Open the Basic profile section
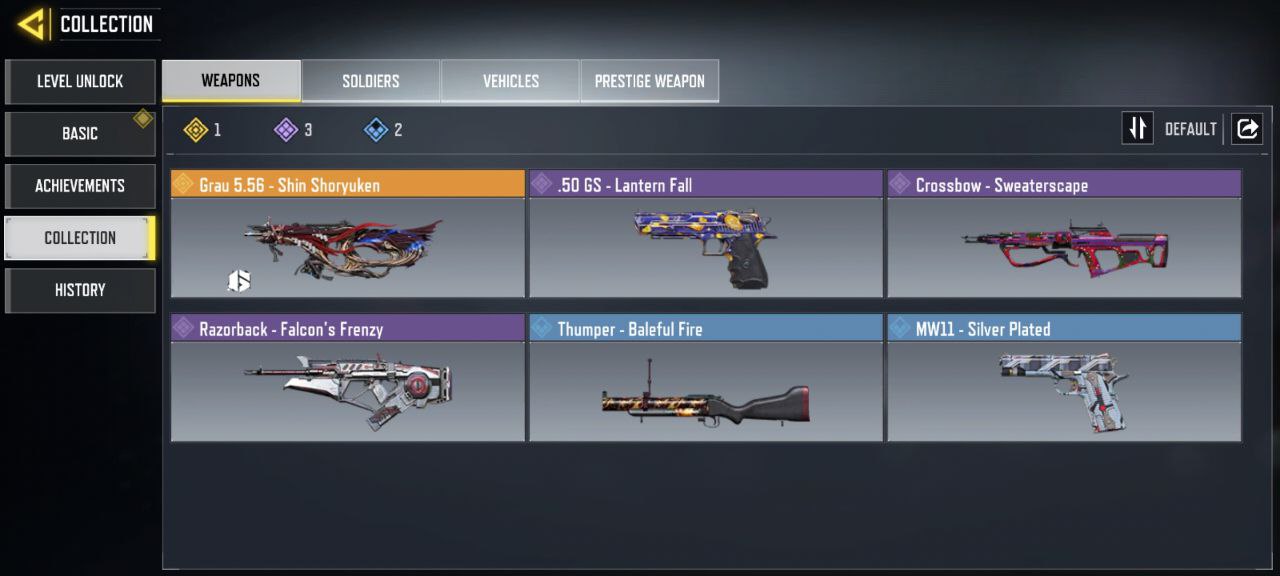This screenshot has width=1280, height=576. pos(80,133)
